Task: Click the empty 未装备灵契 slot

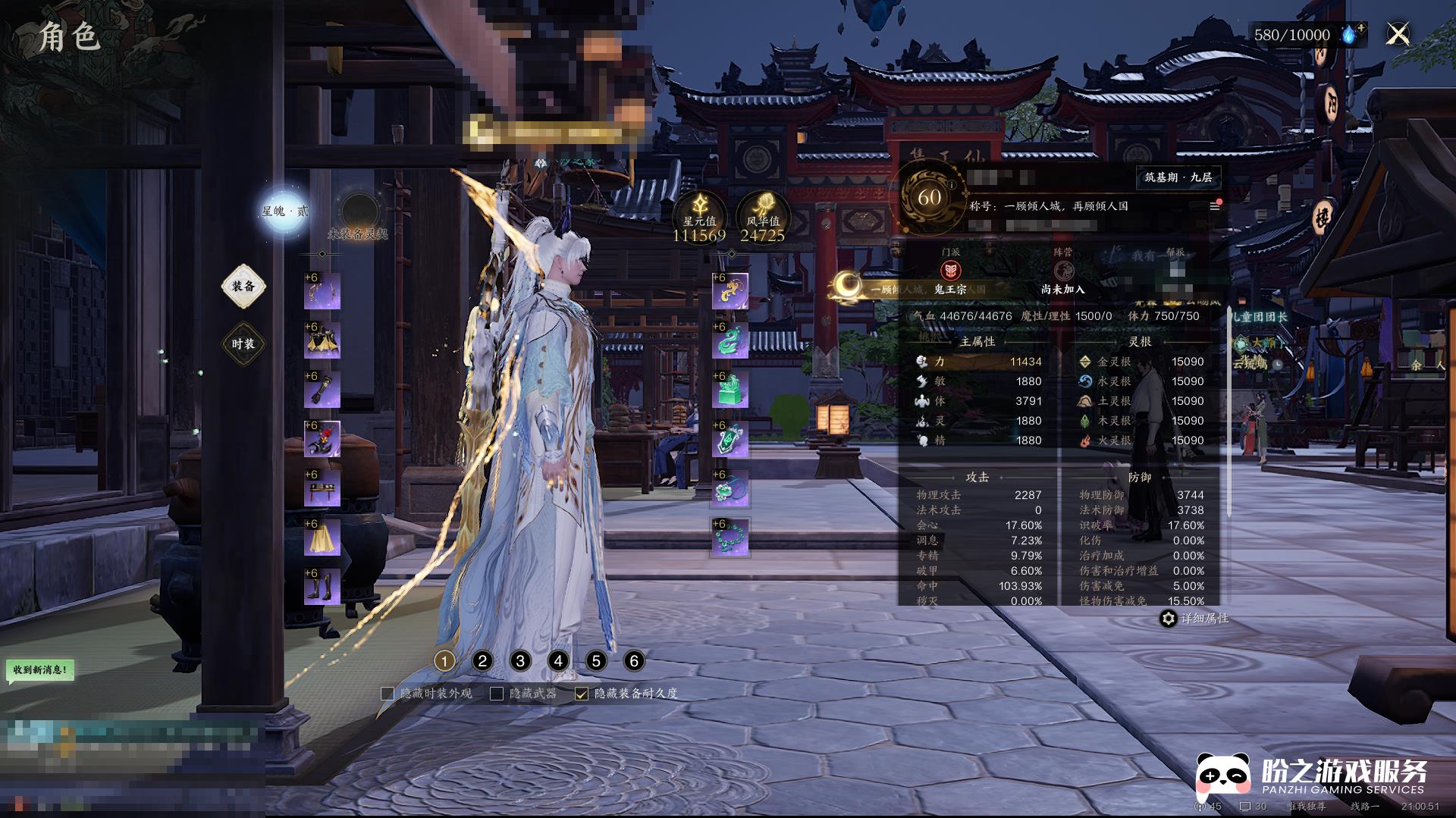Action: pos(359,212)
